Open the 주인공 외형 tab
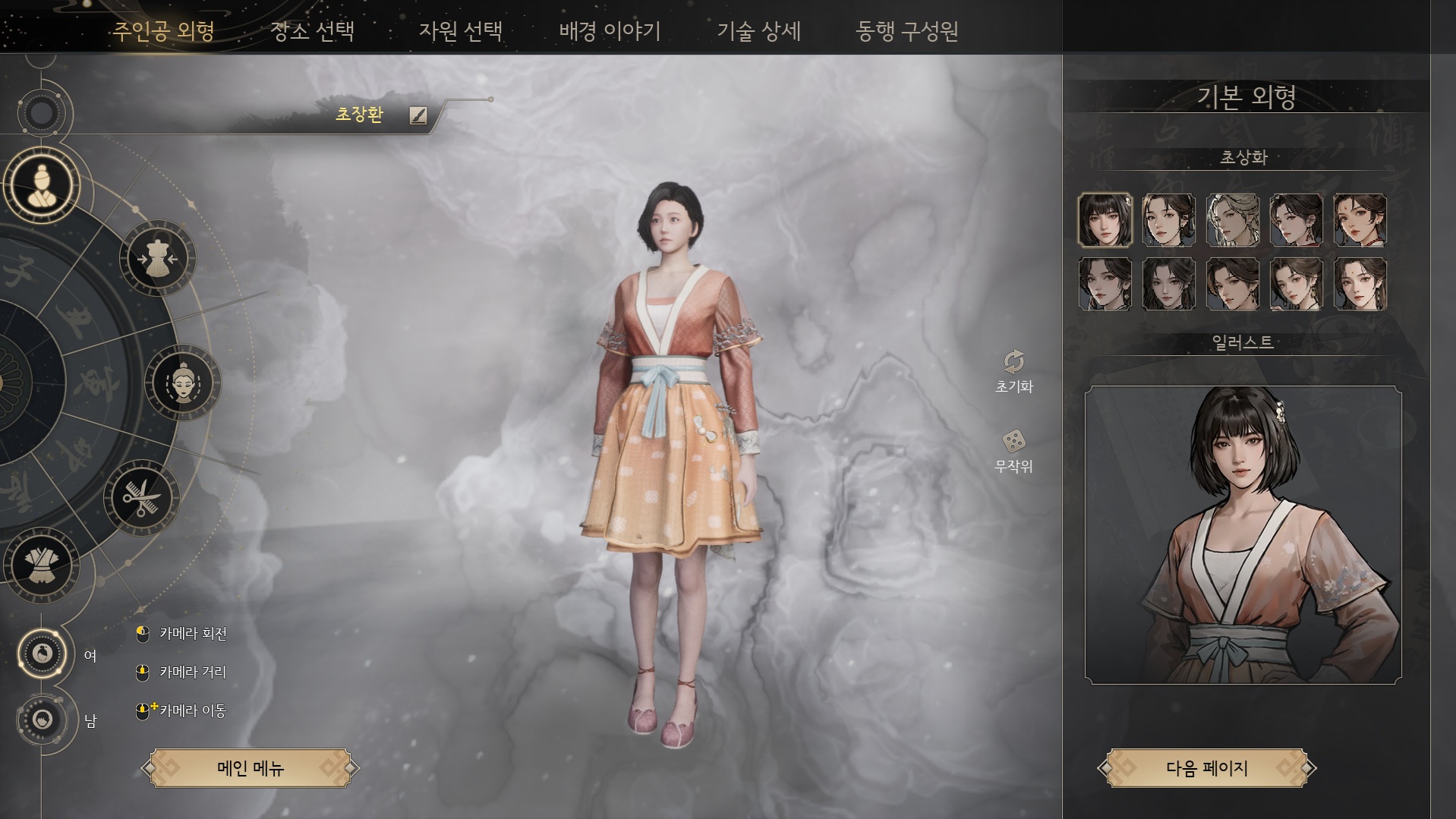Viewport: 1456px width, 819px height. point(164,31)
